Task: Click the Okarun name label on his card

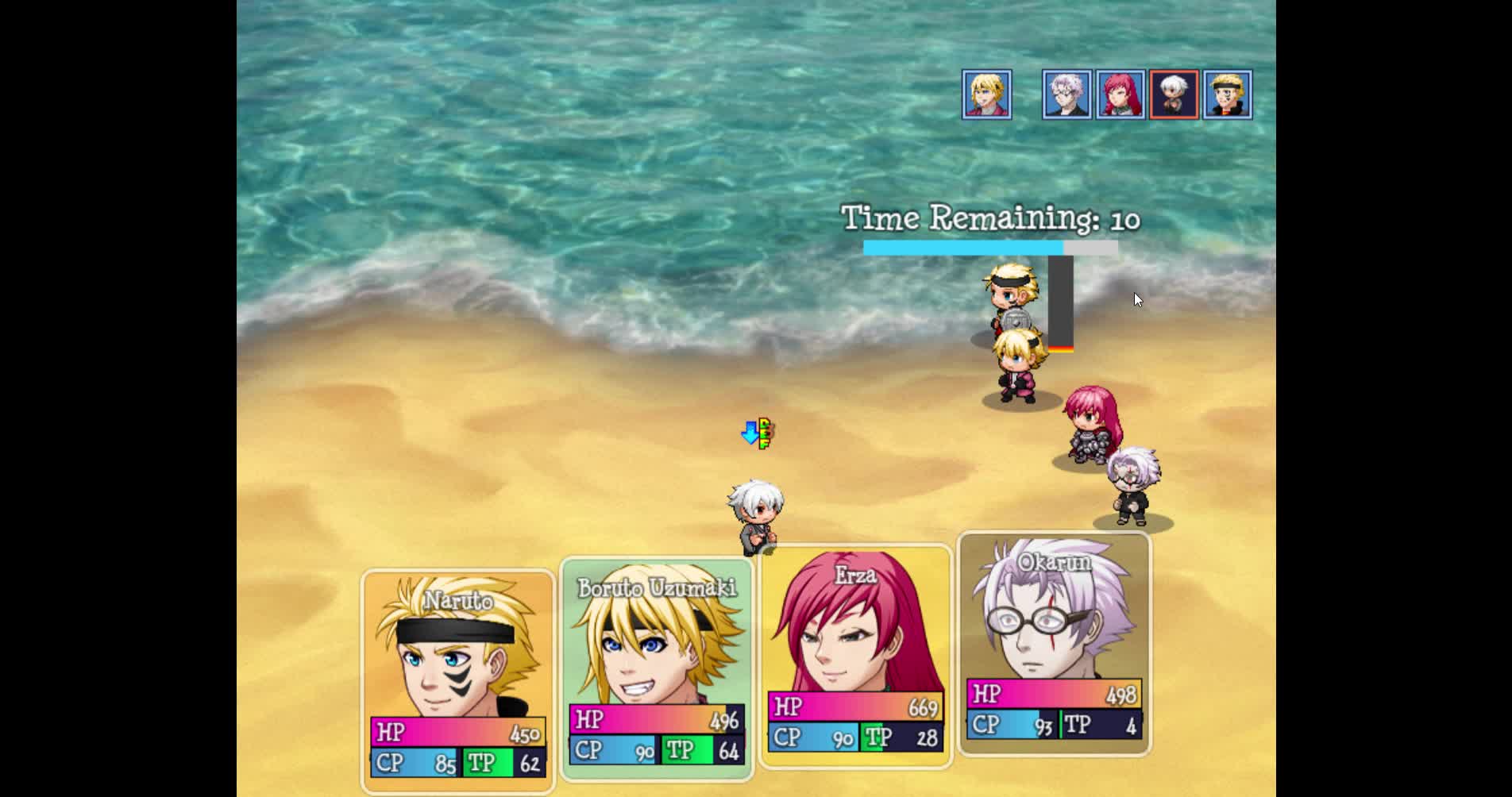Action: coord(1056,560)
